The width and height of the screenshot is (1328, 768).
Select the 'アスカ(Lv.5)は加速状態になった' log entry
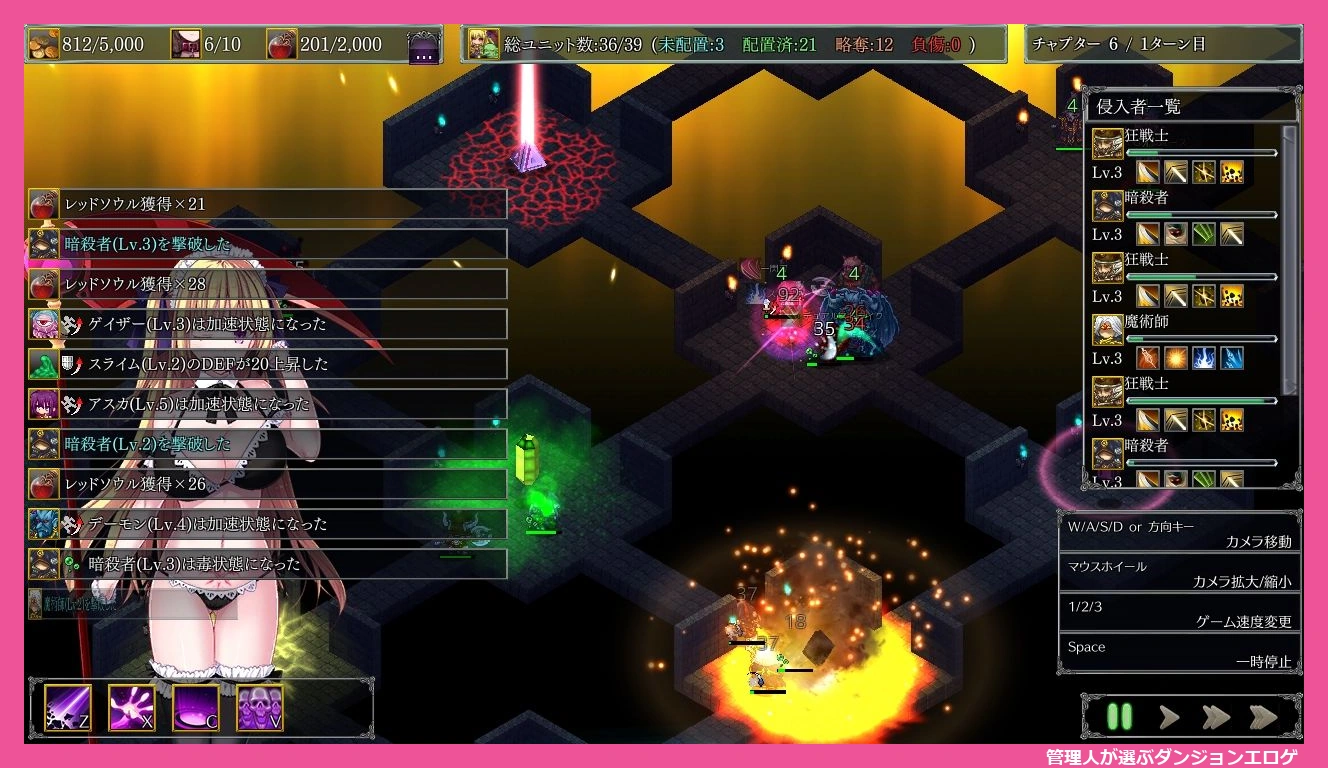tap(268, 404)
